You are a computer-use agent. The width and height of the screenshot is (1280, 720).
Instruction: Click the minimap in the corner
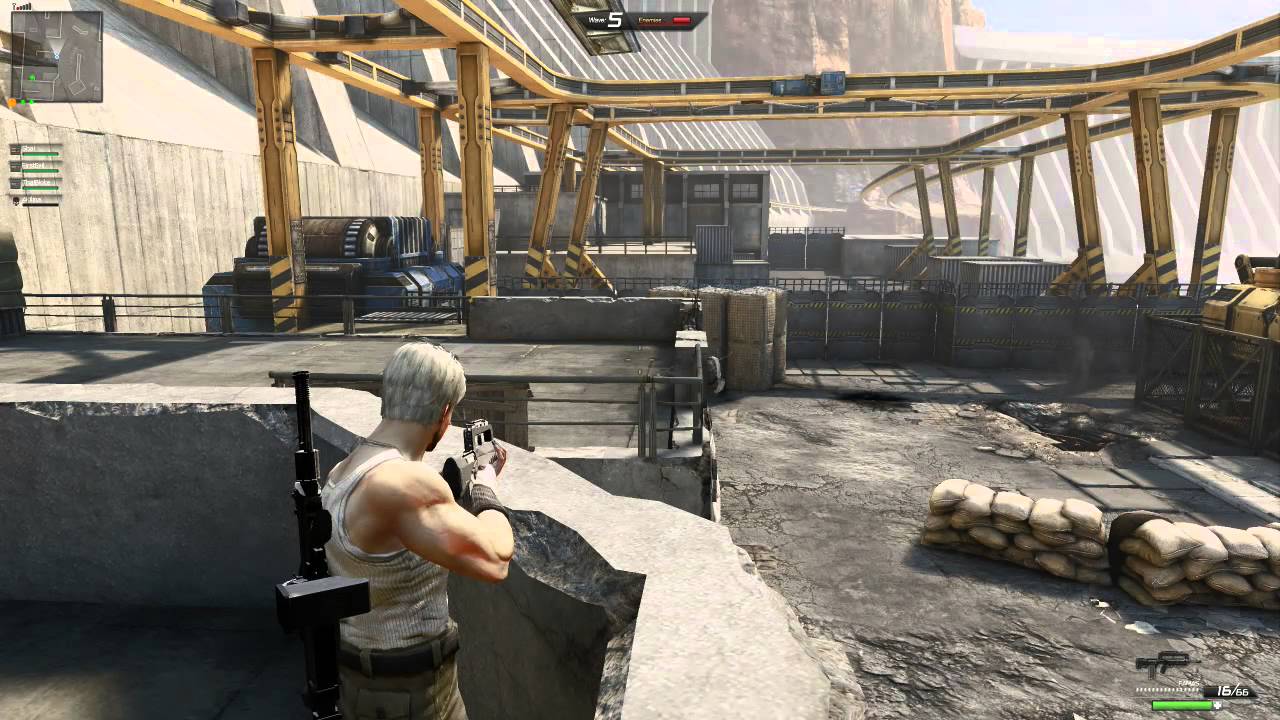click(56, 56)
